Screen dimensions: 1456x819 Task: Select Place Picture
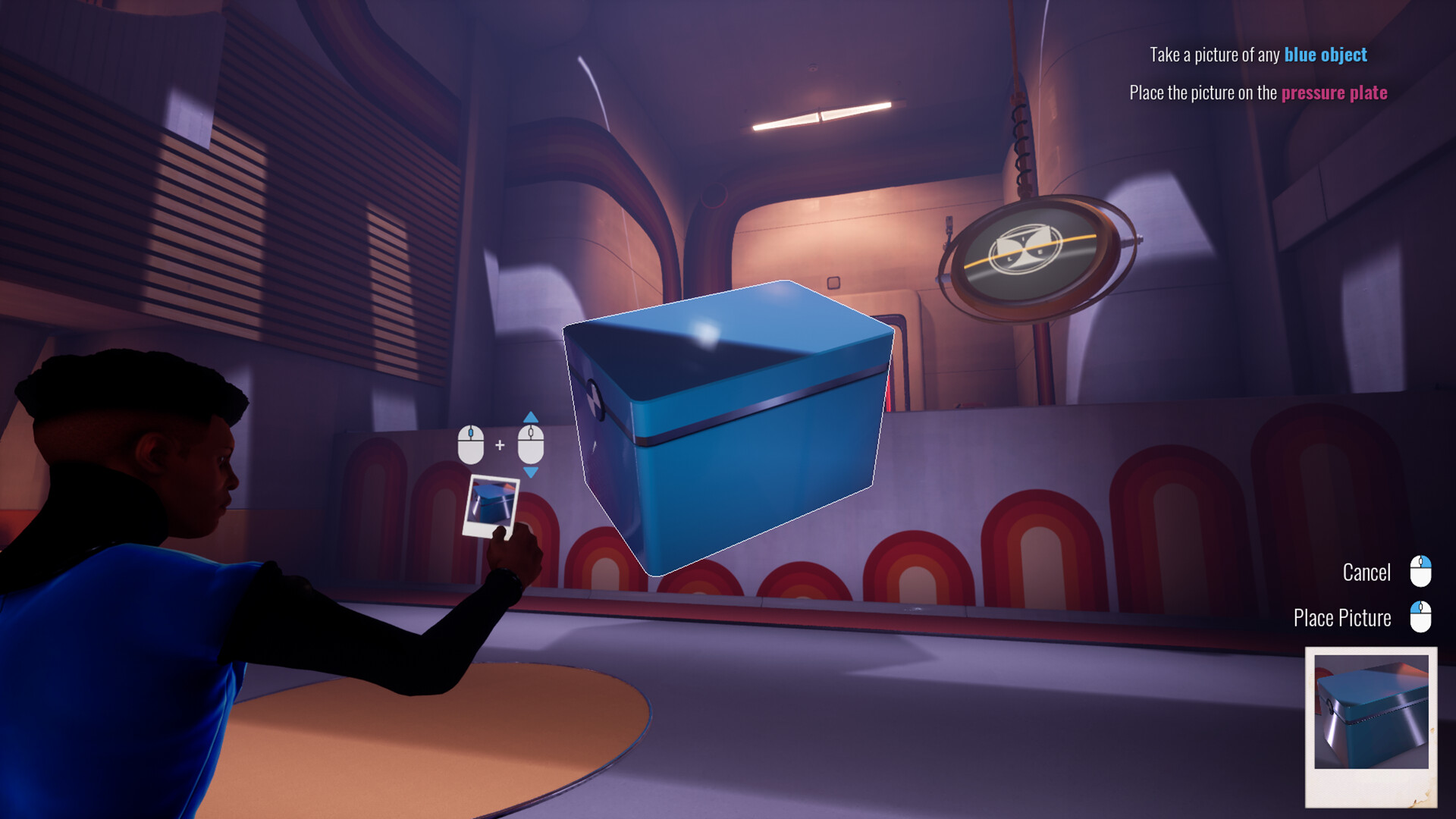(x=1342, y=617)
